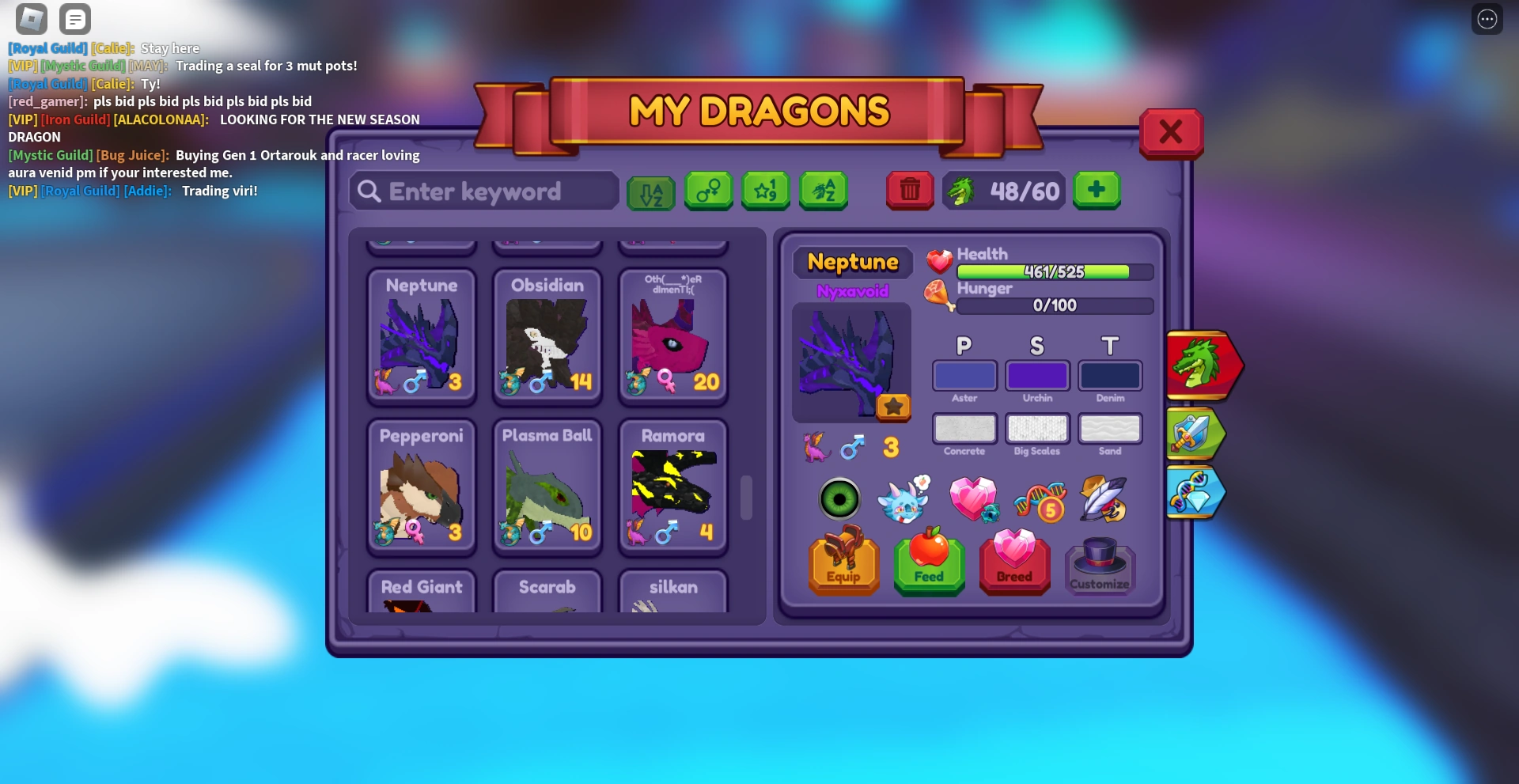Image resolution: width=1519 pixels, height=784 pixels.
Task: Select the Plasma Ball dragon
Action: tap(547, 487)
